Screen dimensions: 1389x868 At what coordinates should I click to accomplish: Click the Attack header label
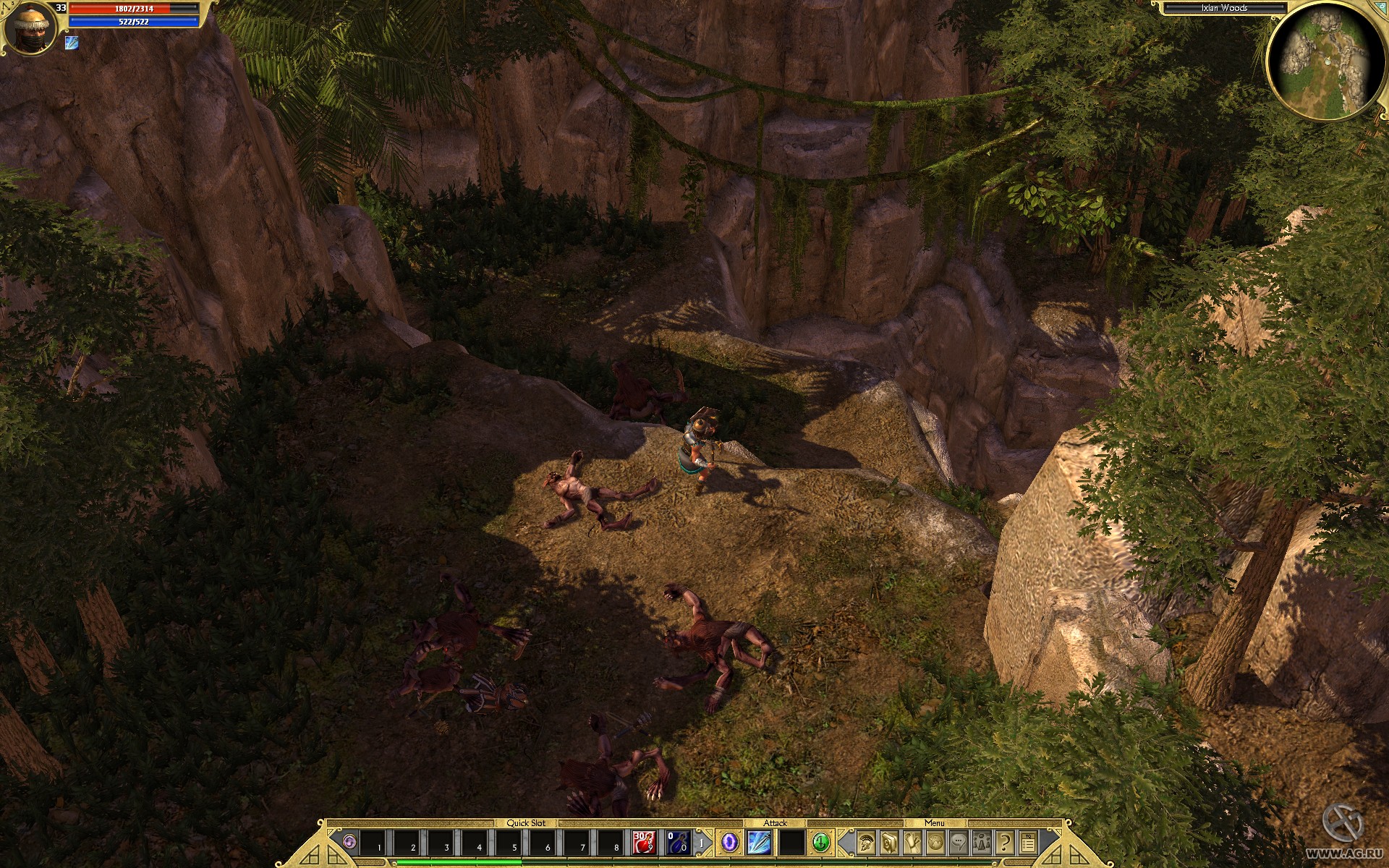click(775, 824)
